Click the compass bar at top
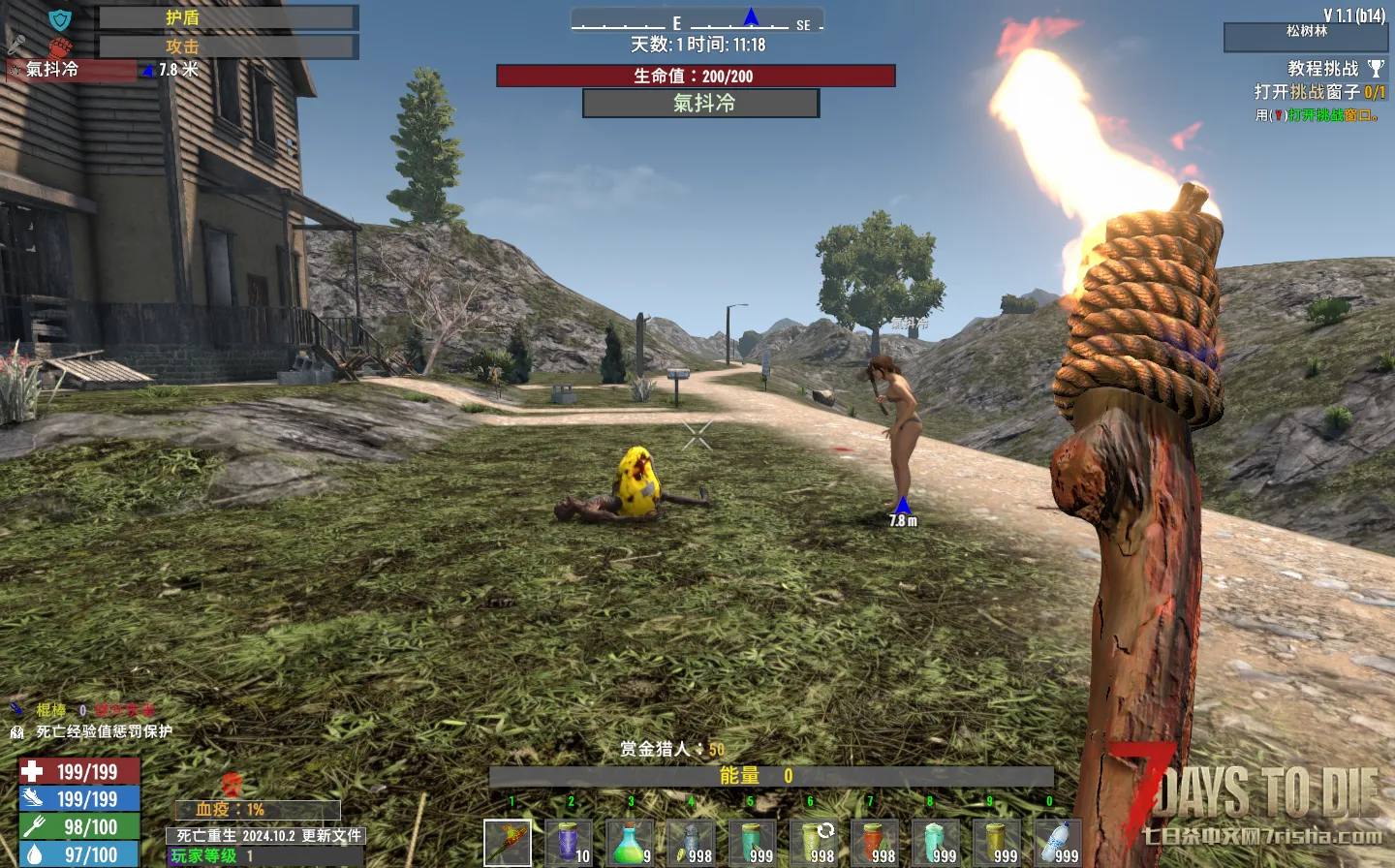 coord(697,21)
